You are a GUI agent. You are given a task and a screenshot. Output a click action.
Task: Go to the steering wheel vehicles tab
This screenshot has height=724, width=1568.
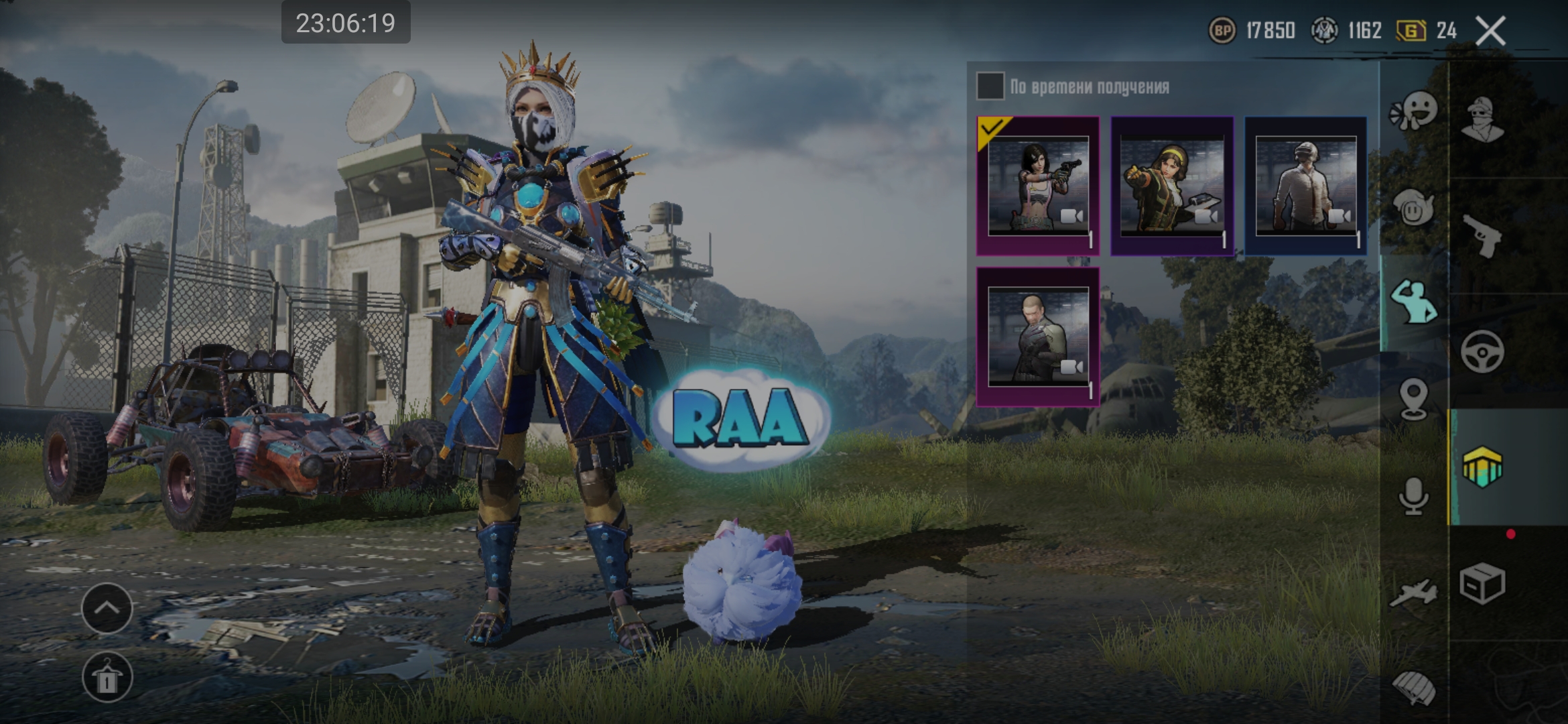tap(1482, 351)
